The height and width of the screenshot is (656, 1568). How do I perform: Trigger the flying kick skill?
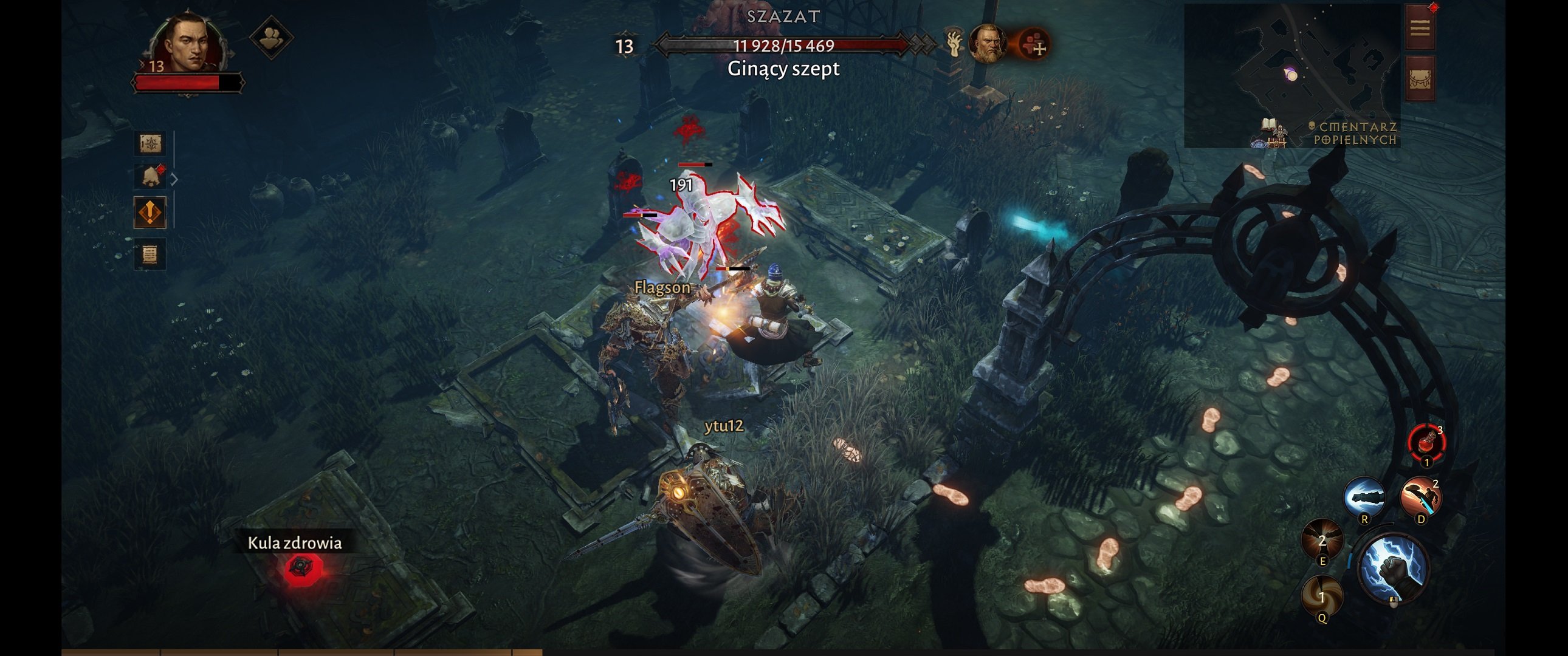(1420, 498)
